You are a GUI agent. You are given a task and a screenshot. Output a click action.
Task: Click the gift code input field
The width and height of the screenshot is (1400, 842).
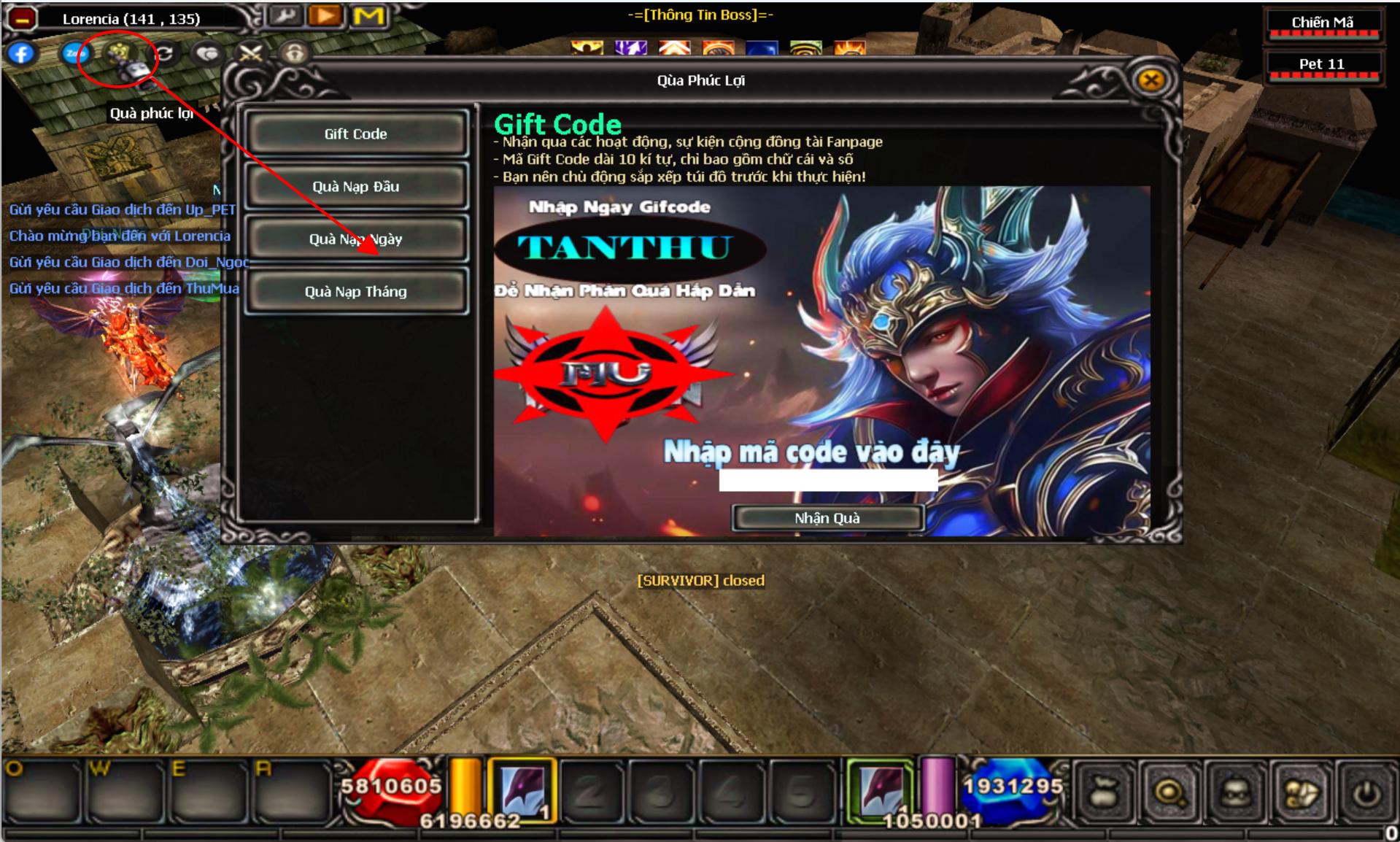click(x=828, y=480)
